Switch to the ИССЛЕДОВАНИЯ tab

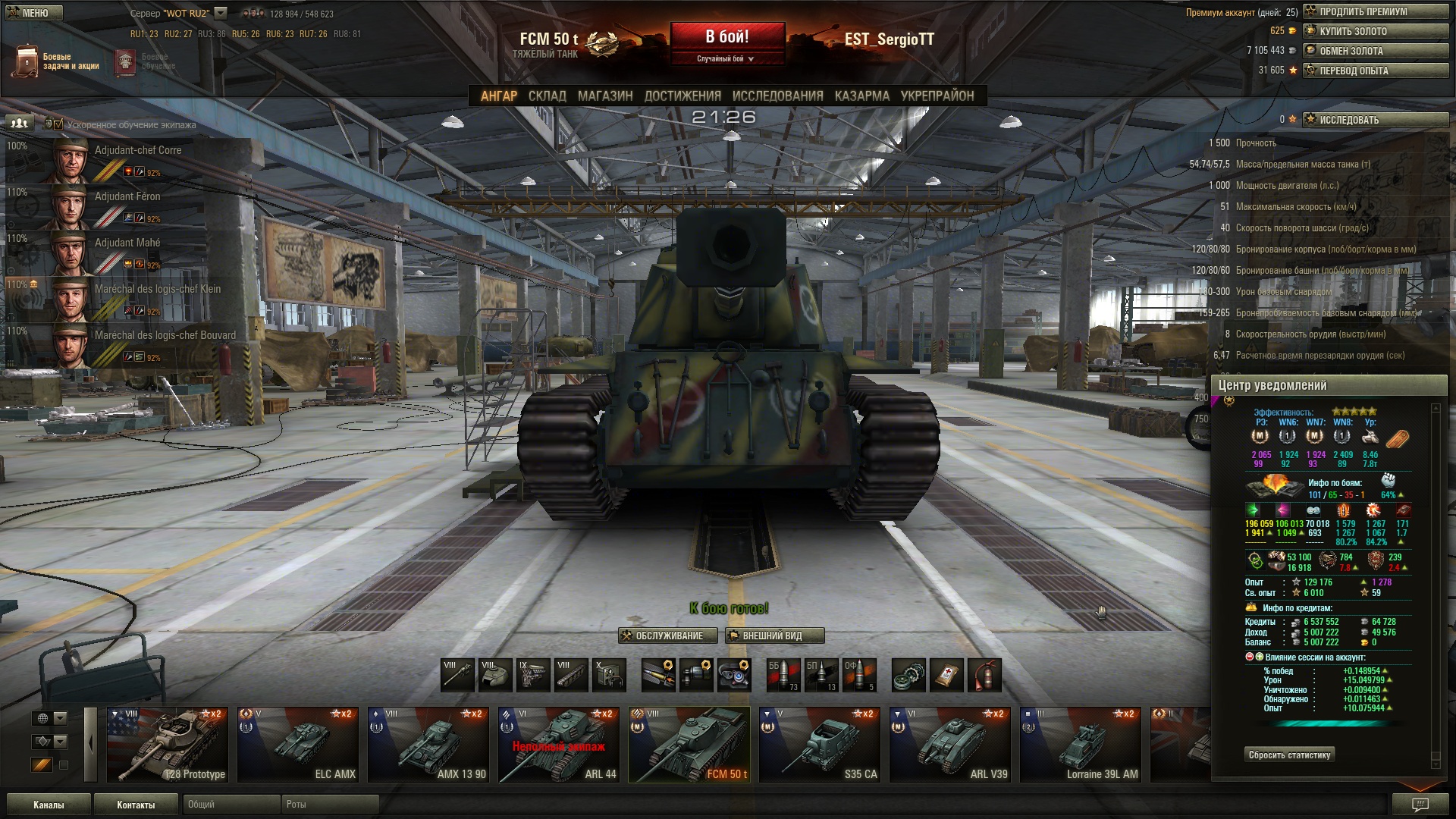click(777, 96)
